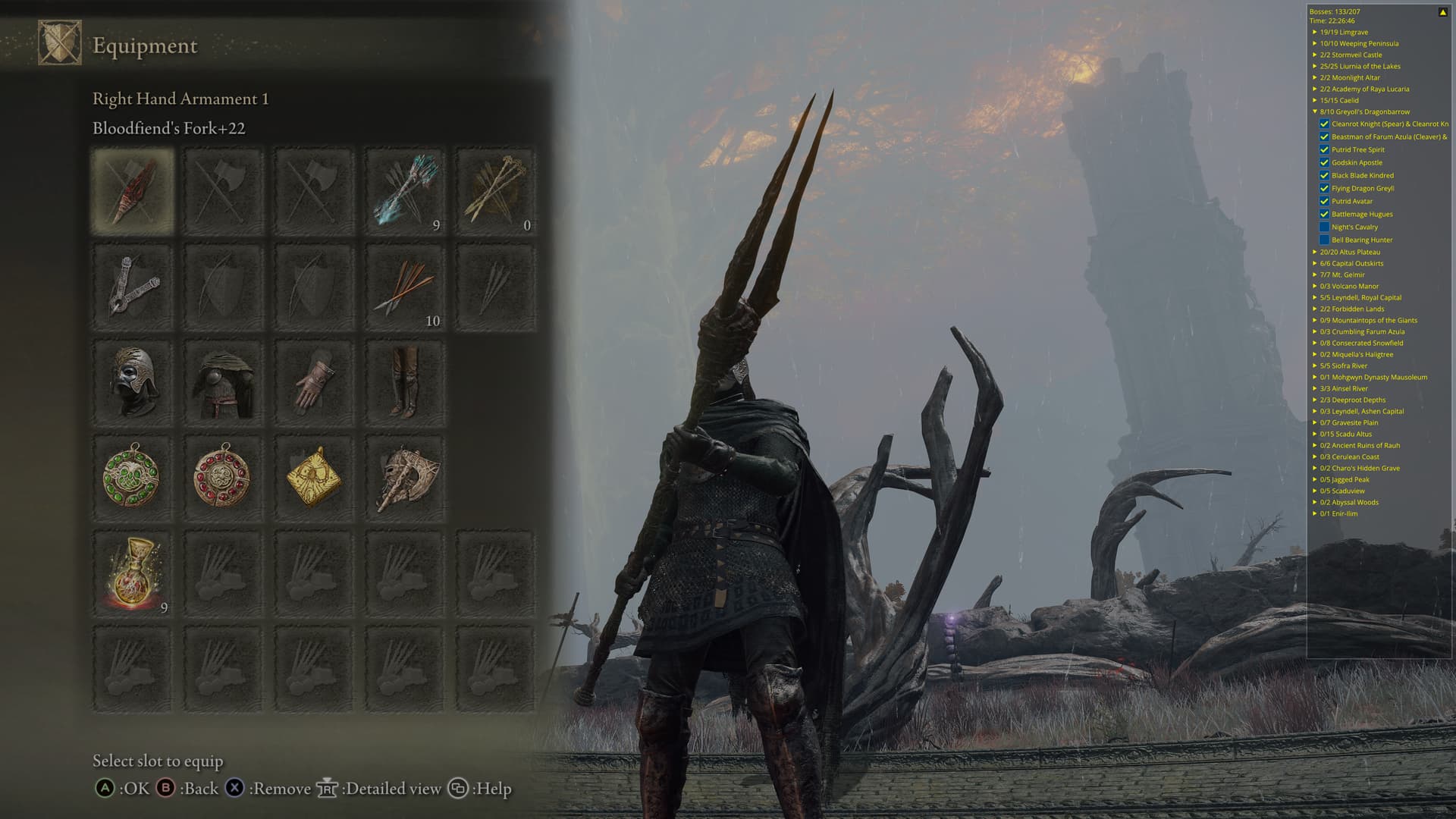This screenshot has height=819, width=1456.
Task: Select the leg armor boots slot
Action: pyautogui.click(x=405, y=383)
